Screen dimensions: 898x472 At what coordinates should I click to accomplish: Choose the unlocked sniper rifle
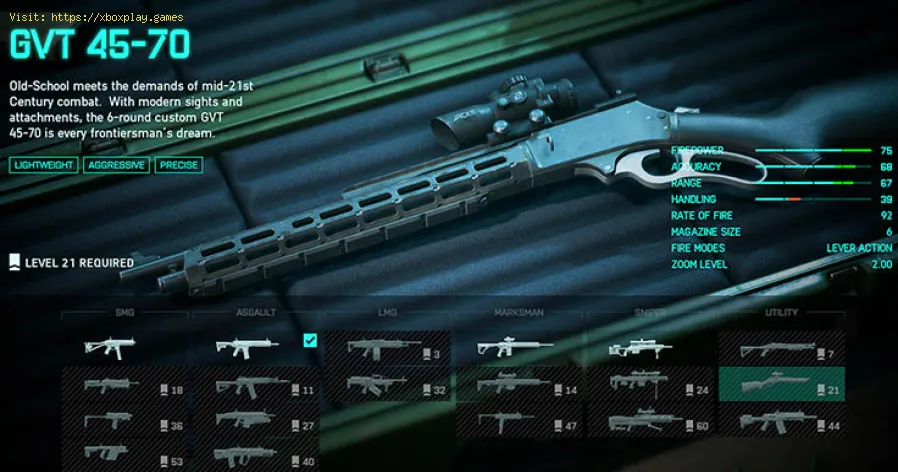(649, 349)
